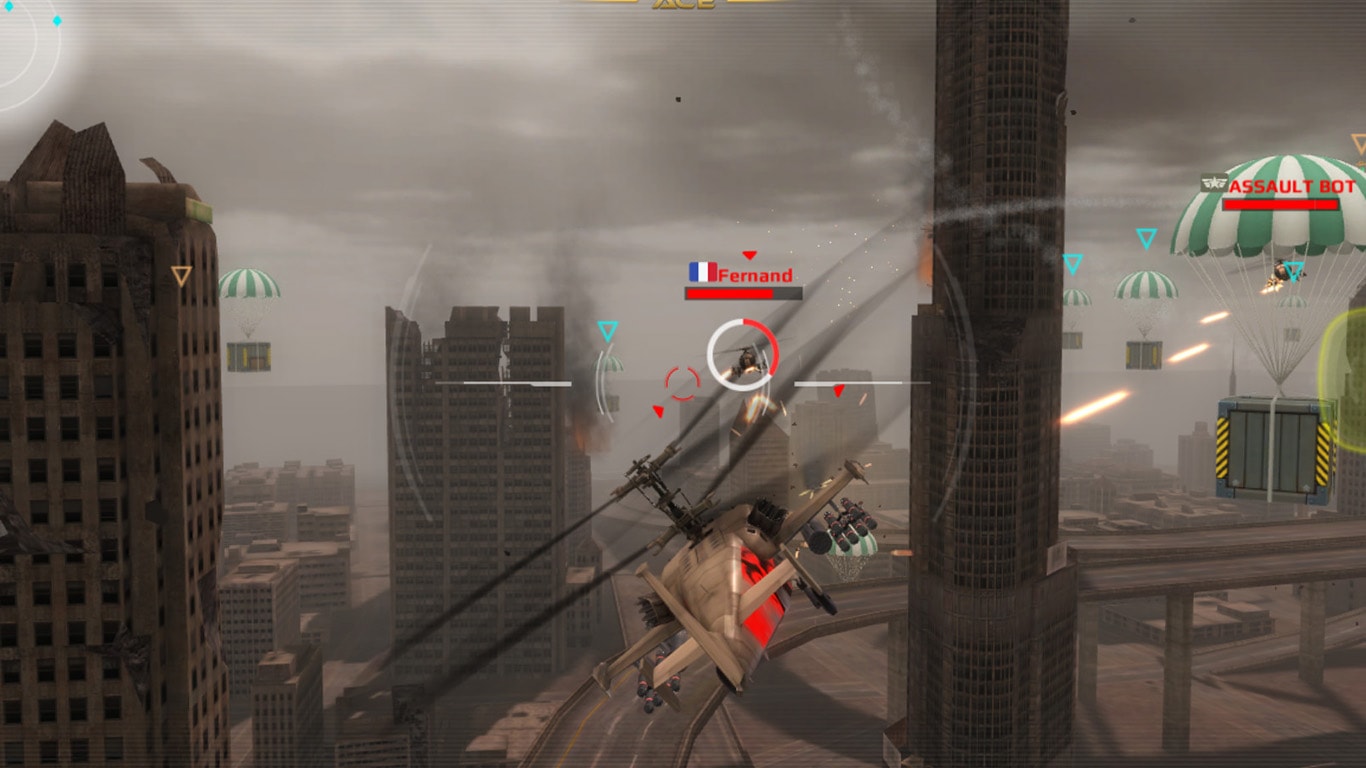
Task: Toggle the small cyan triangle under the smoke
Action: [x=608, y=330]
